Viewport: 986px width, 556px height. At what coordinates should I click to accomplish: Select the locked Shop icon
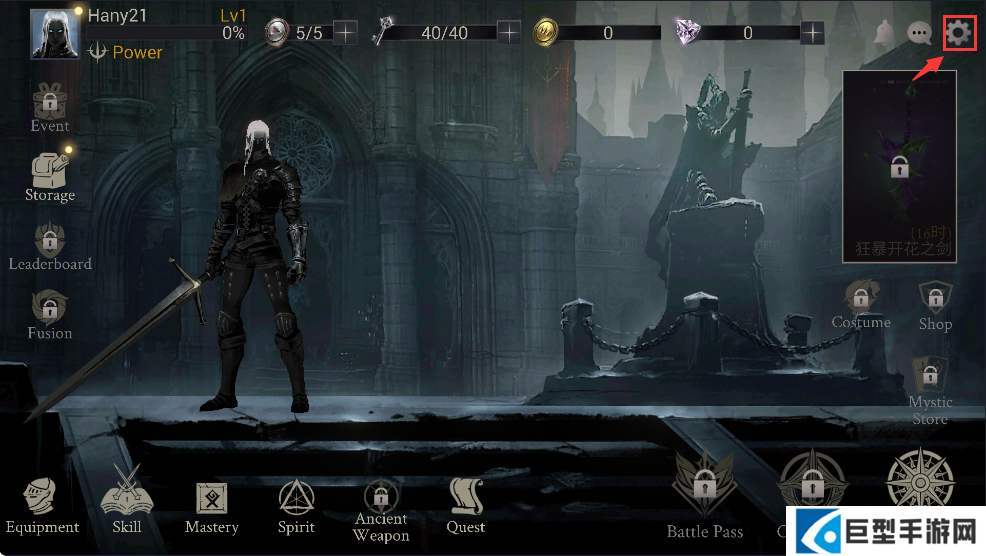pyautogui.click(x=936, y=297)
